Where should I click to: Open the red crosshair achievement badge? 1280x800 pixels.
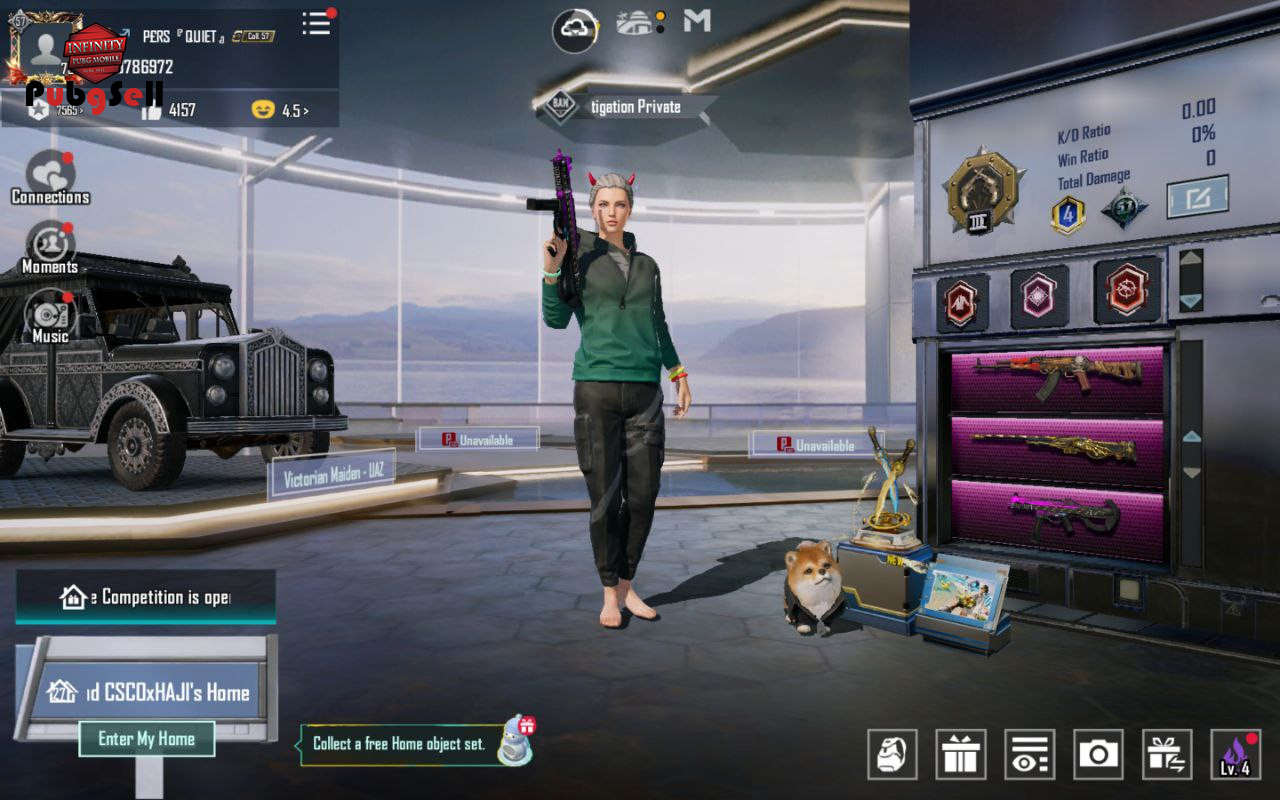click(x=1127, y=291)
